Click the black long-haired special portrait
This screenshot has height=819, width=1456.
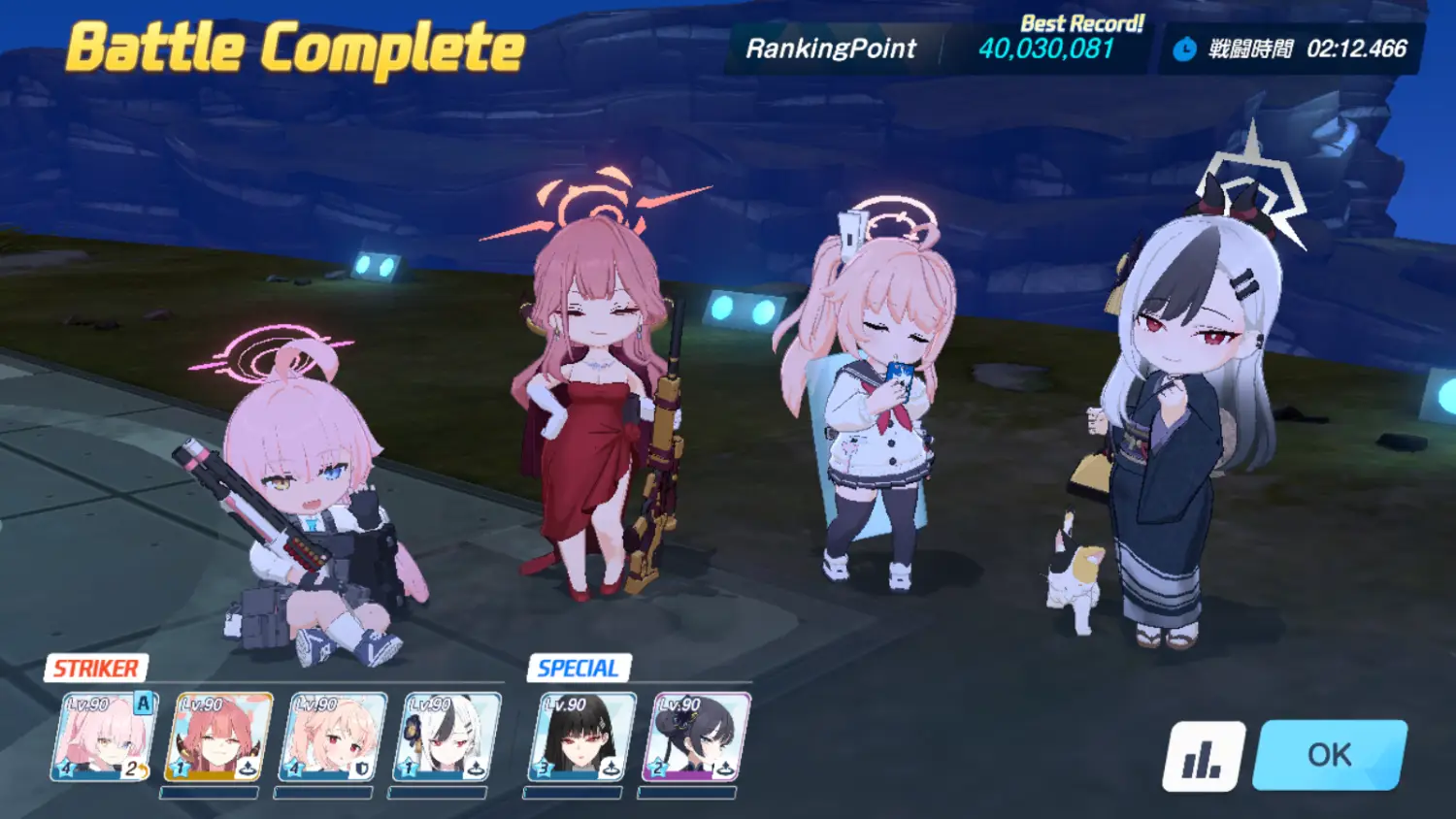point(581,737)
